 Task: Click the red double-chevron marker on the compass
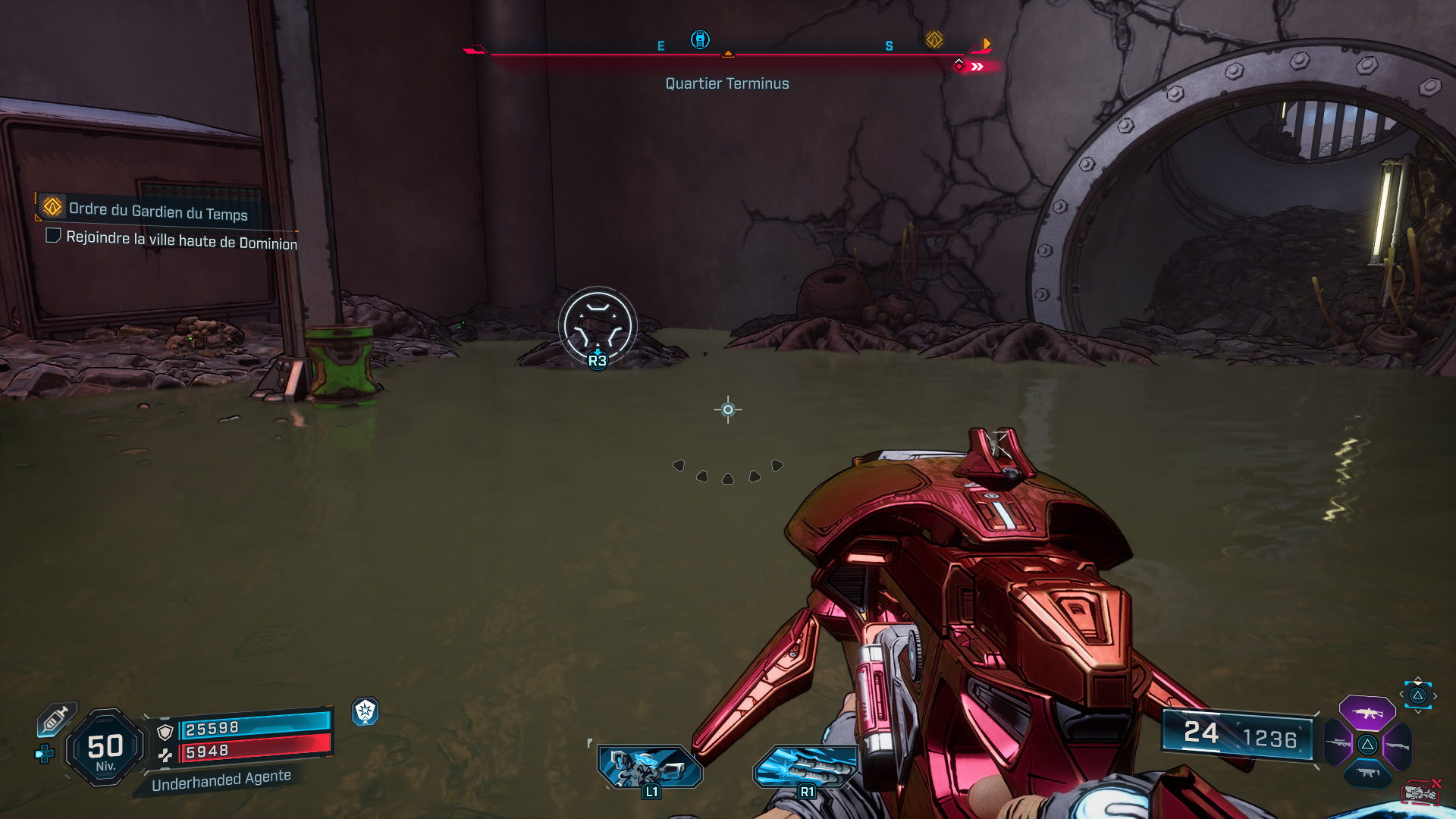978,66
